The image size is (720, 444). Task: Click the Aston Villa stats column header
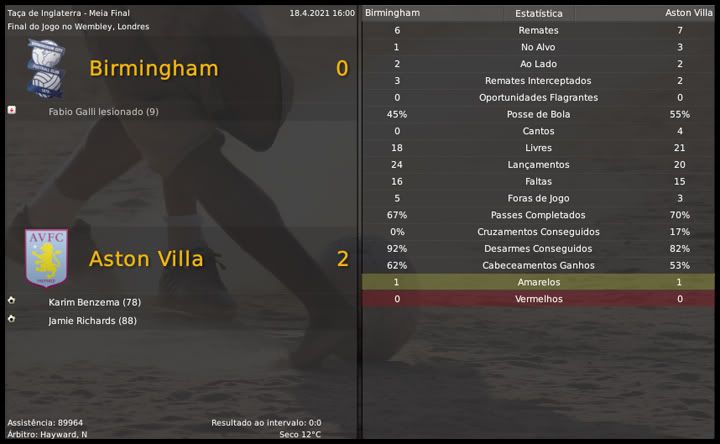click(689, 13)
